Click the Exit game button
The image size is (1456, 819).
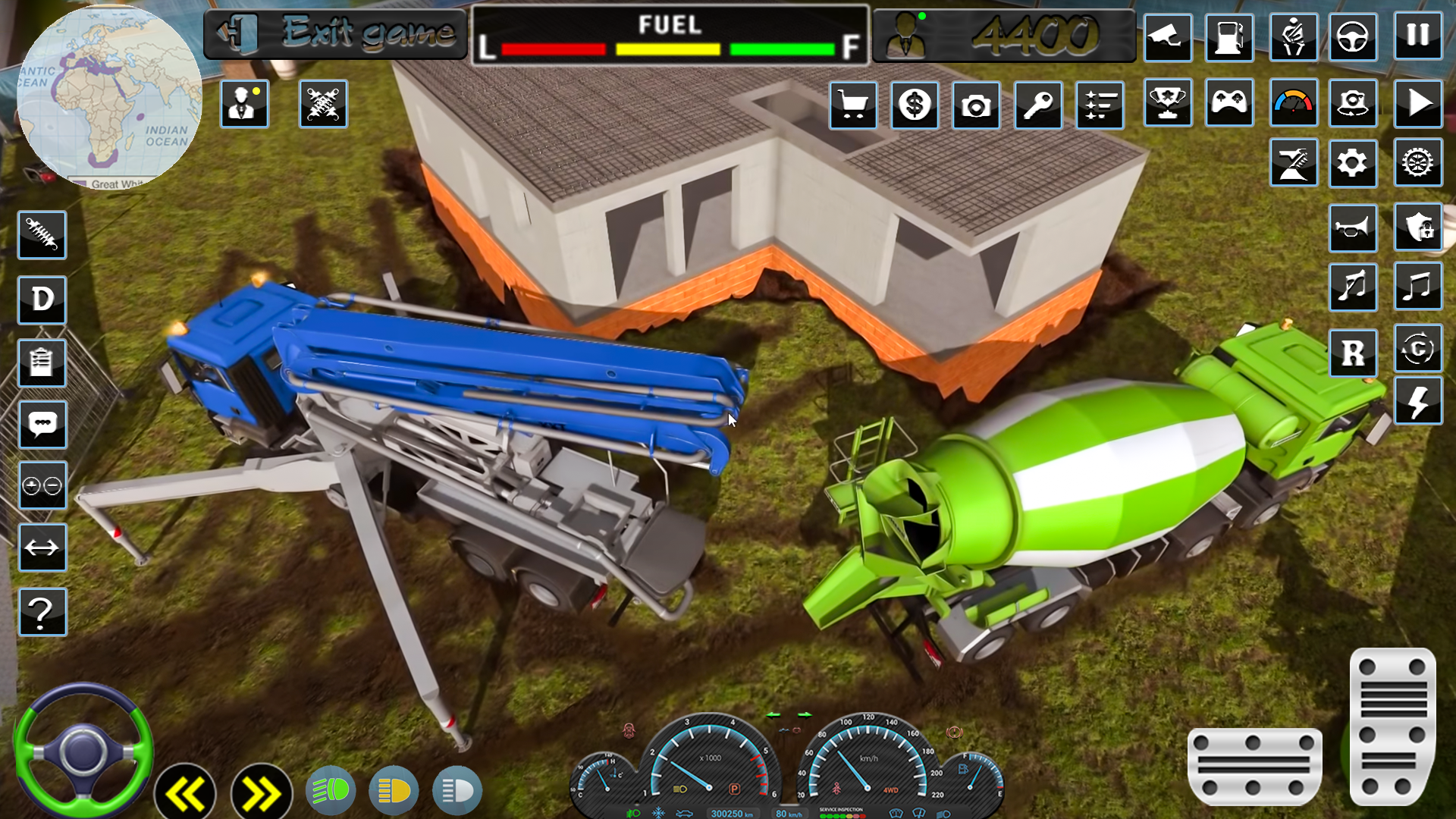[337, 32]
